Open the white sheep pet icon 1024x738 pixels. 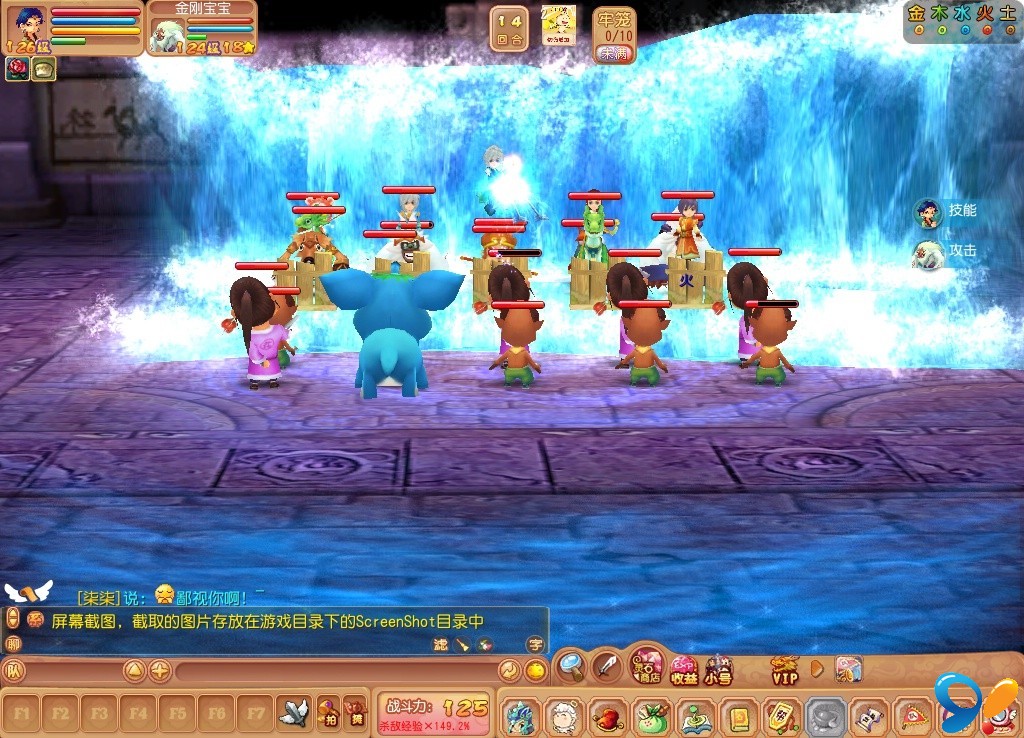pyautogui.click(x=565, y=716)
